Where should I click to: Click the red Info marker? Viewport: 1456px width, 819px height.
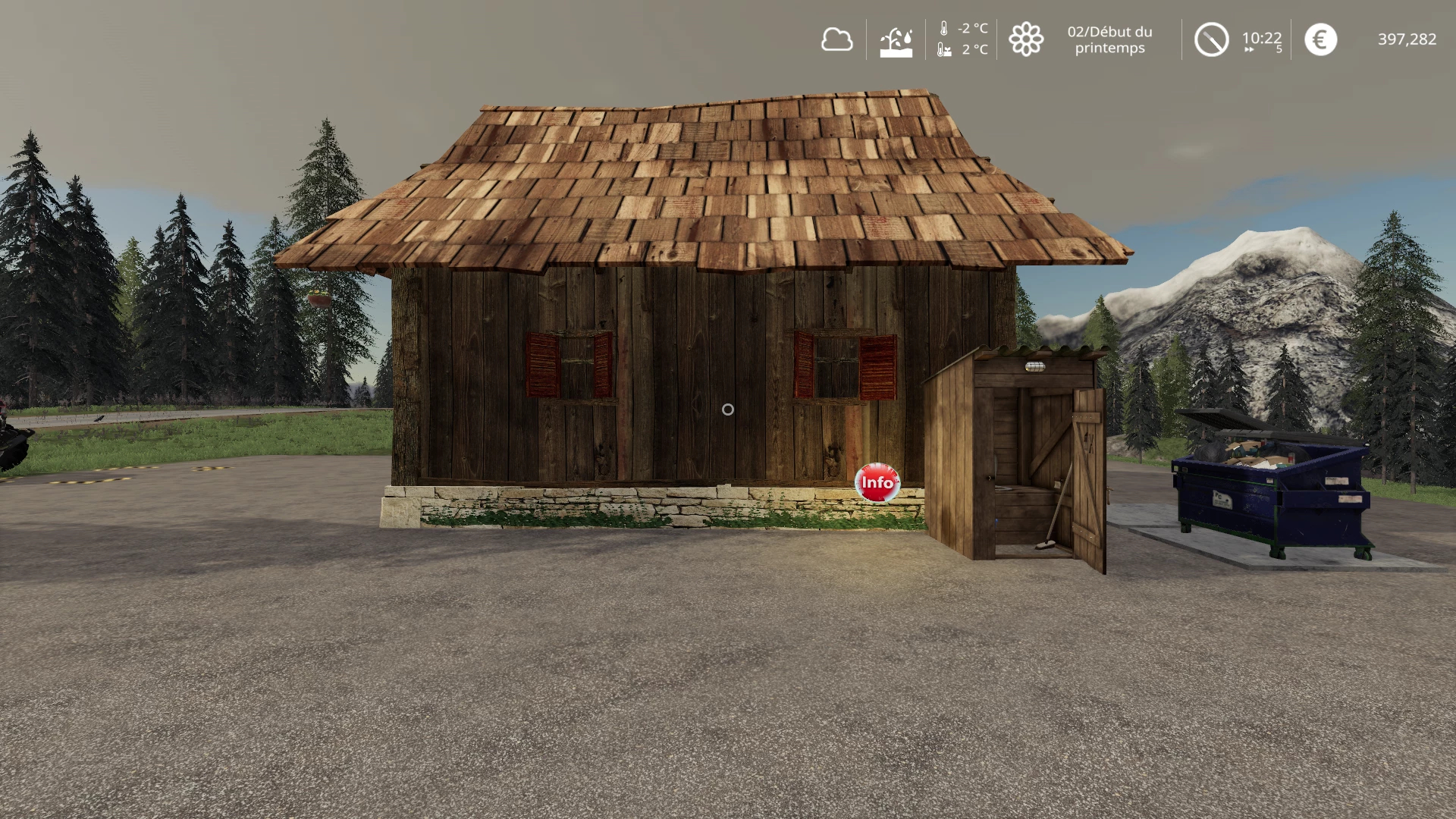877,483
